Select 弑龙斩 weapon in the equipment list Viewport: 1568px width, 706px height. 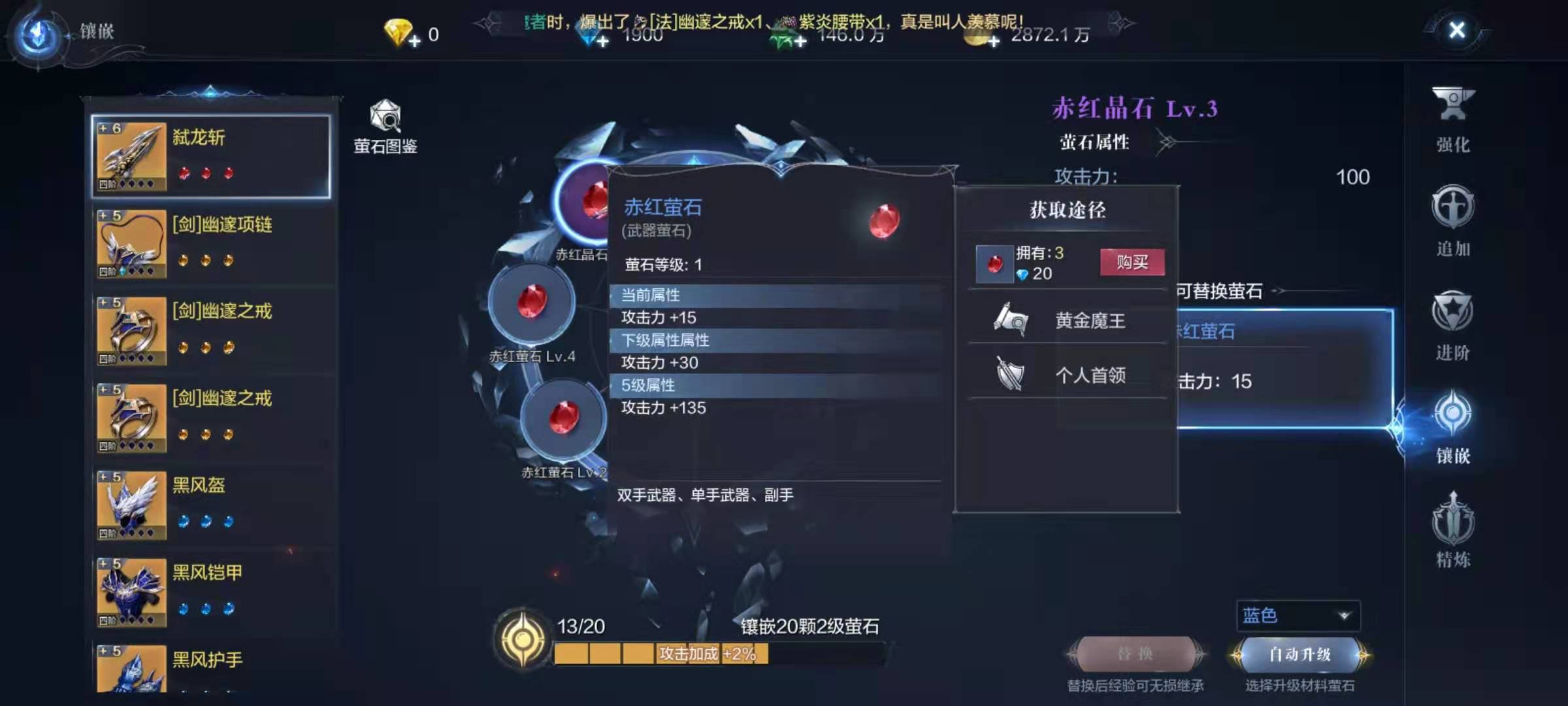209,154
